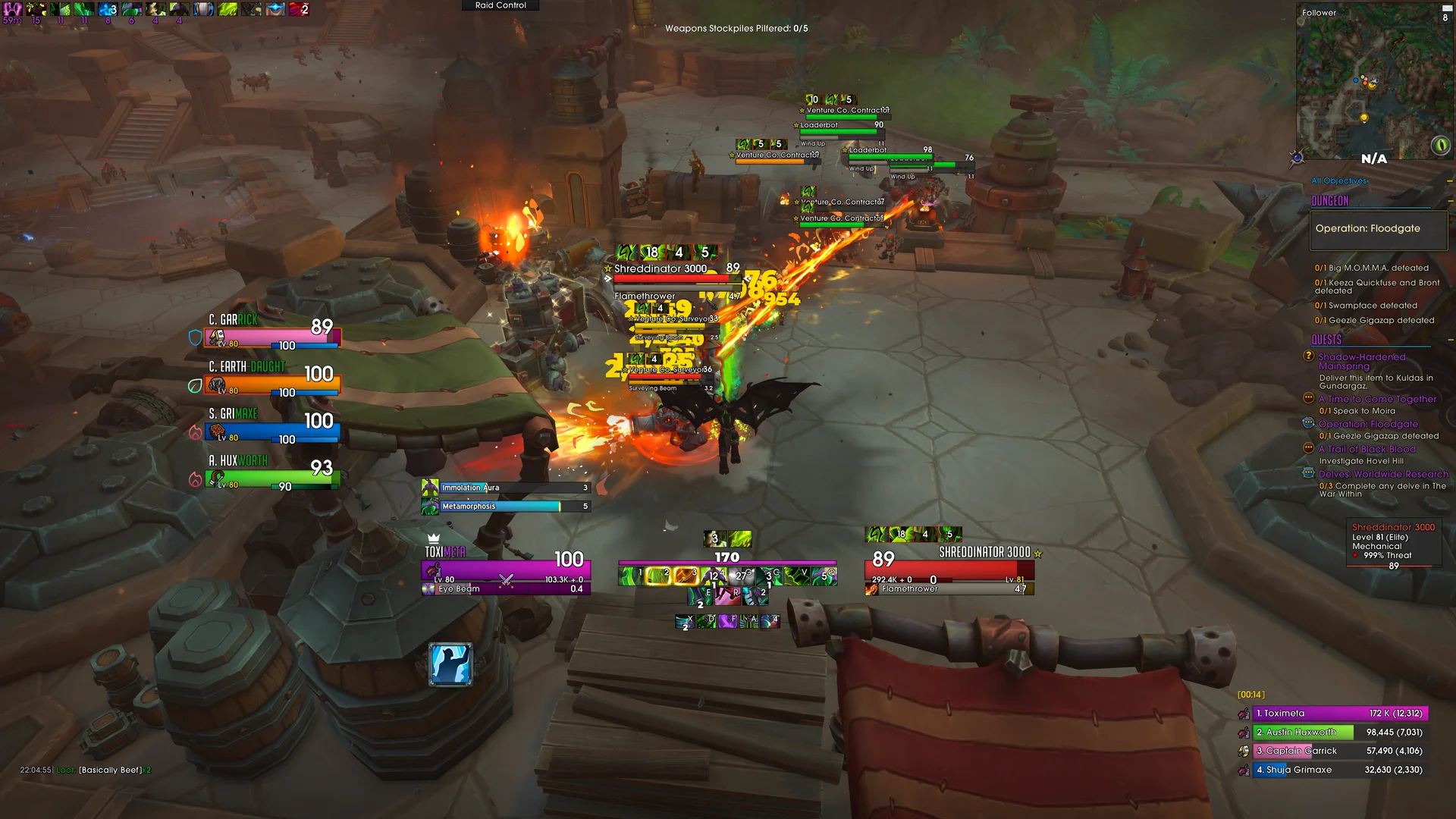Use the ability bound to key V
The image size is (1456, 819).
pyautogui.click(x=796, y=576)
